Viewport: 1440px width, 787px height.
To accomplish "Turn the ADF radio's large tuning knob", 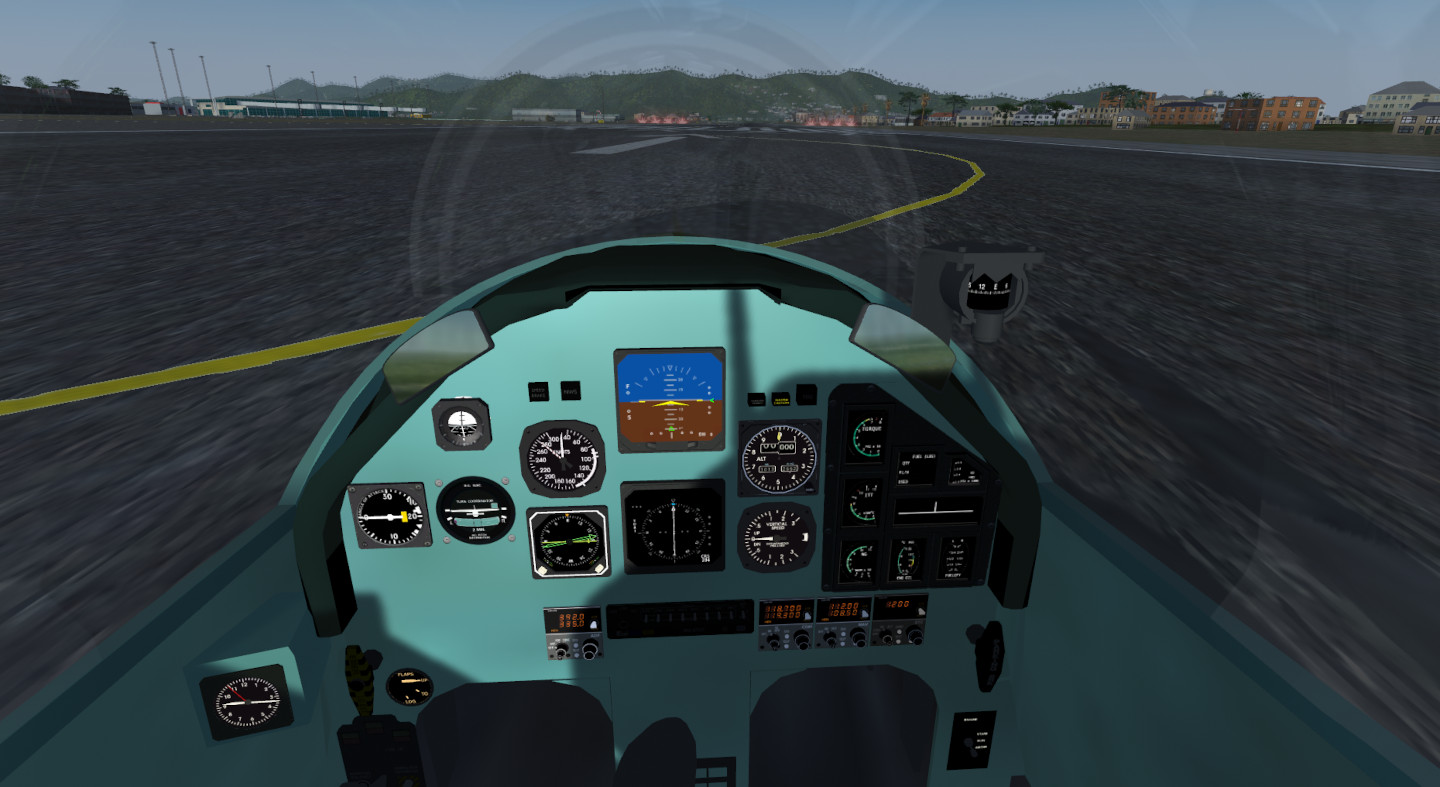I will coord(591,650).
